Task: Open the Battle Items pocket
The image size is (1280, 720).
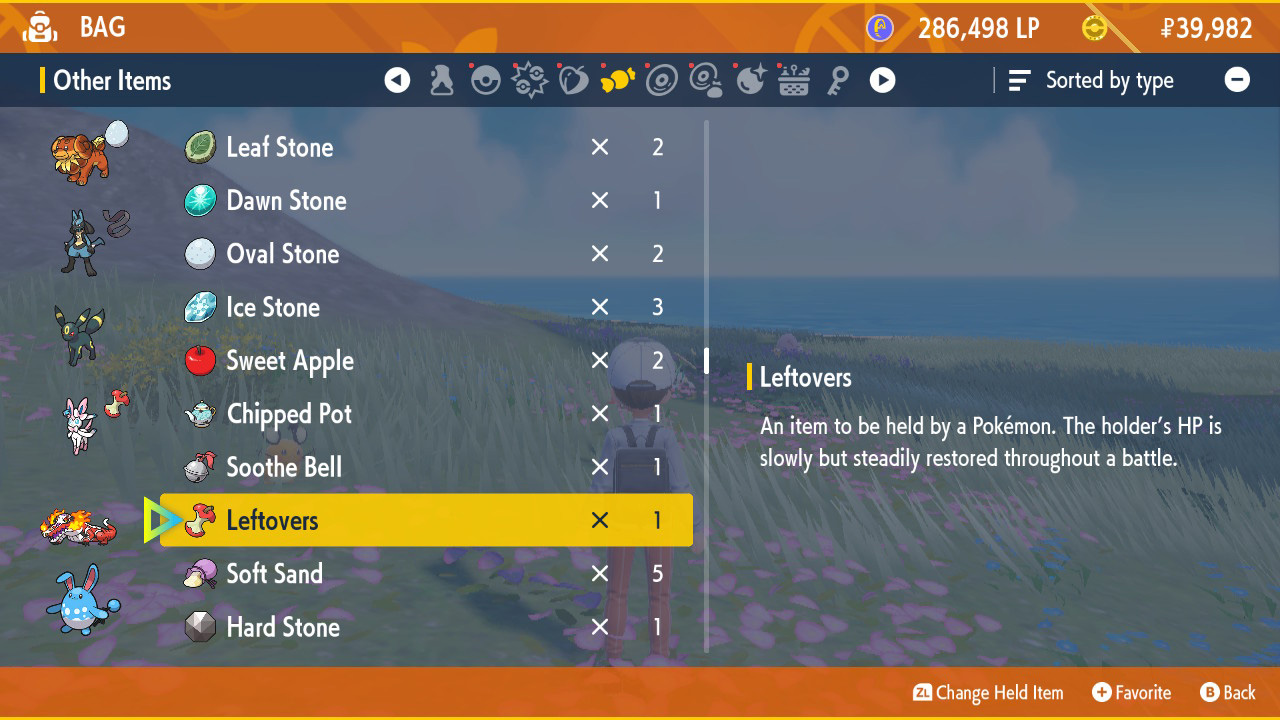Action: coord(529,80)
